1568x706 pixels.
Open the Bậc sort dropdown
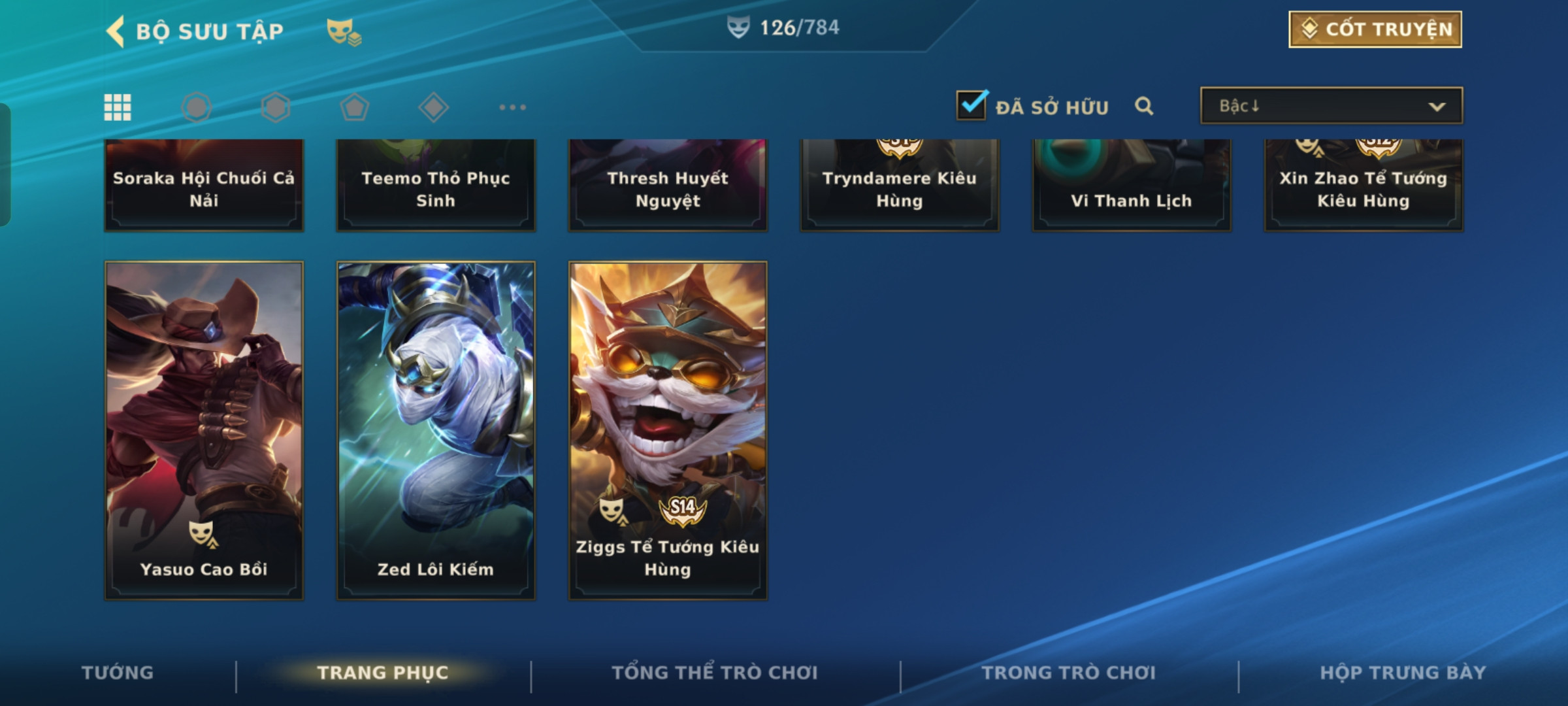[1331, 106]
